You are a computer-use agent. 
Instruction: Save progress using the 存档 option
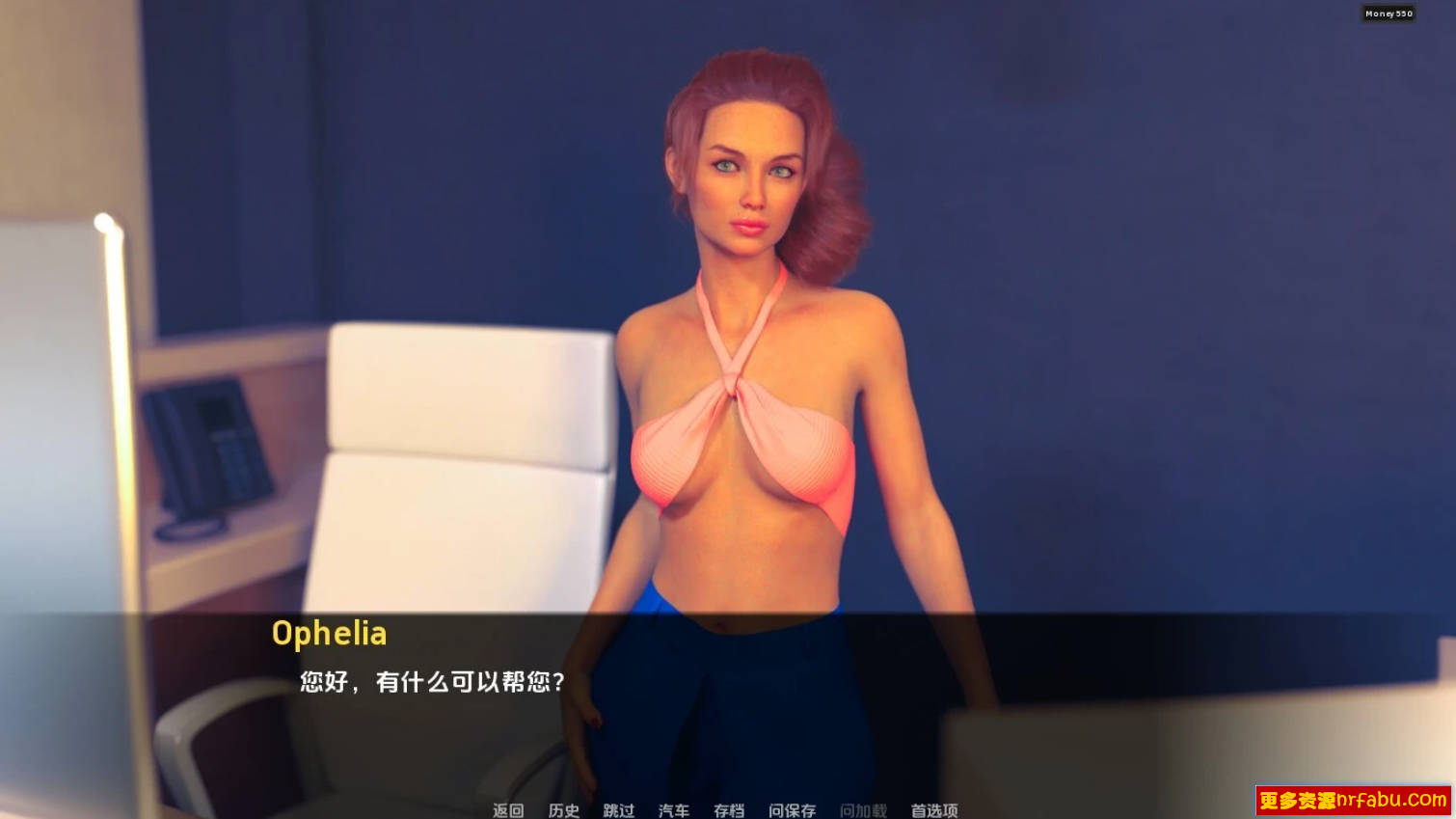coord(729,812)
